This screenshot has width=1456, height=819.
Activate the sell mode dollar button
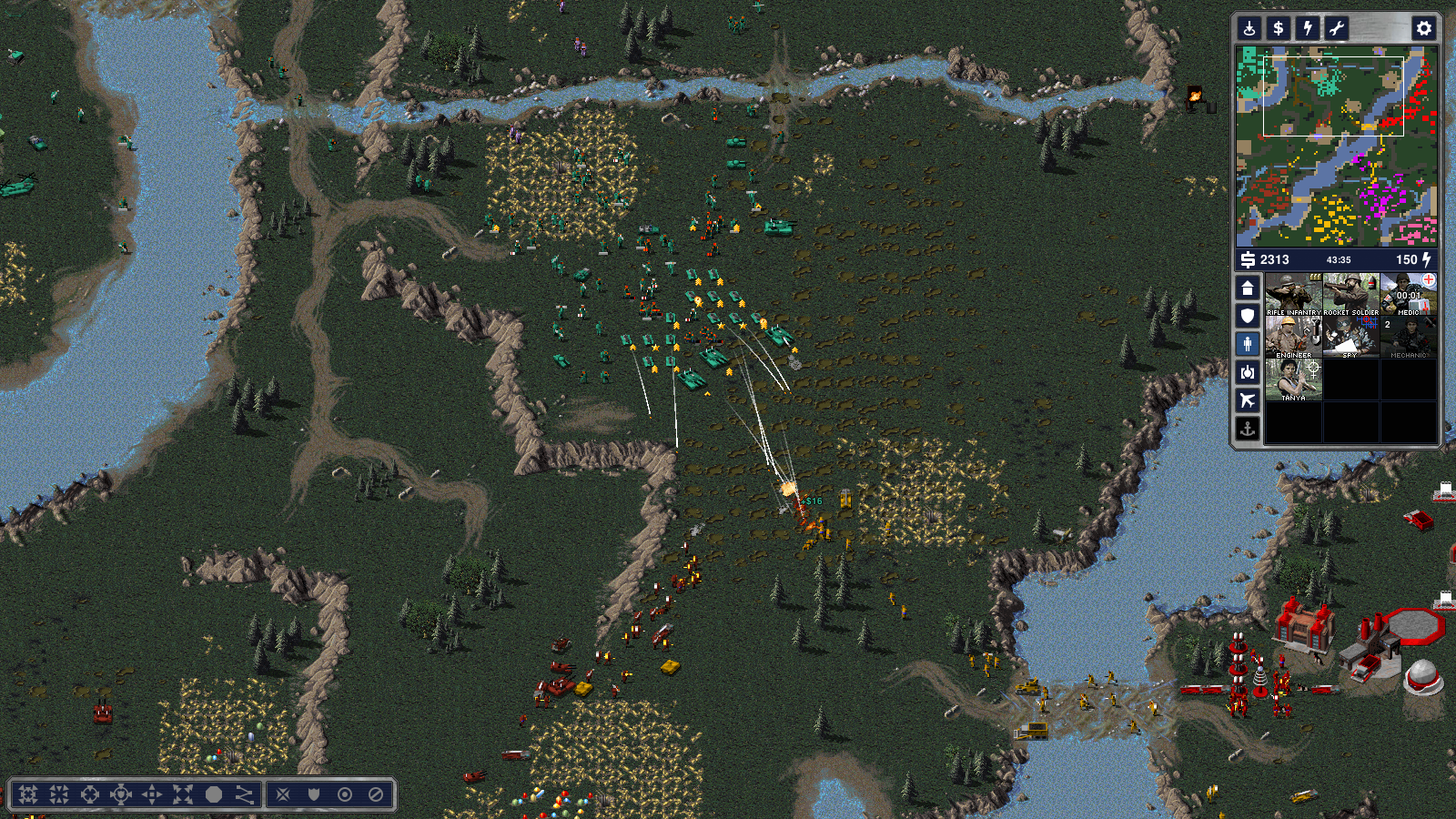coord(1279,28)
